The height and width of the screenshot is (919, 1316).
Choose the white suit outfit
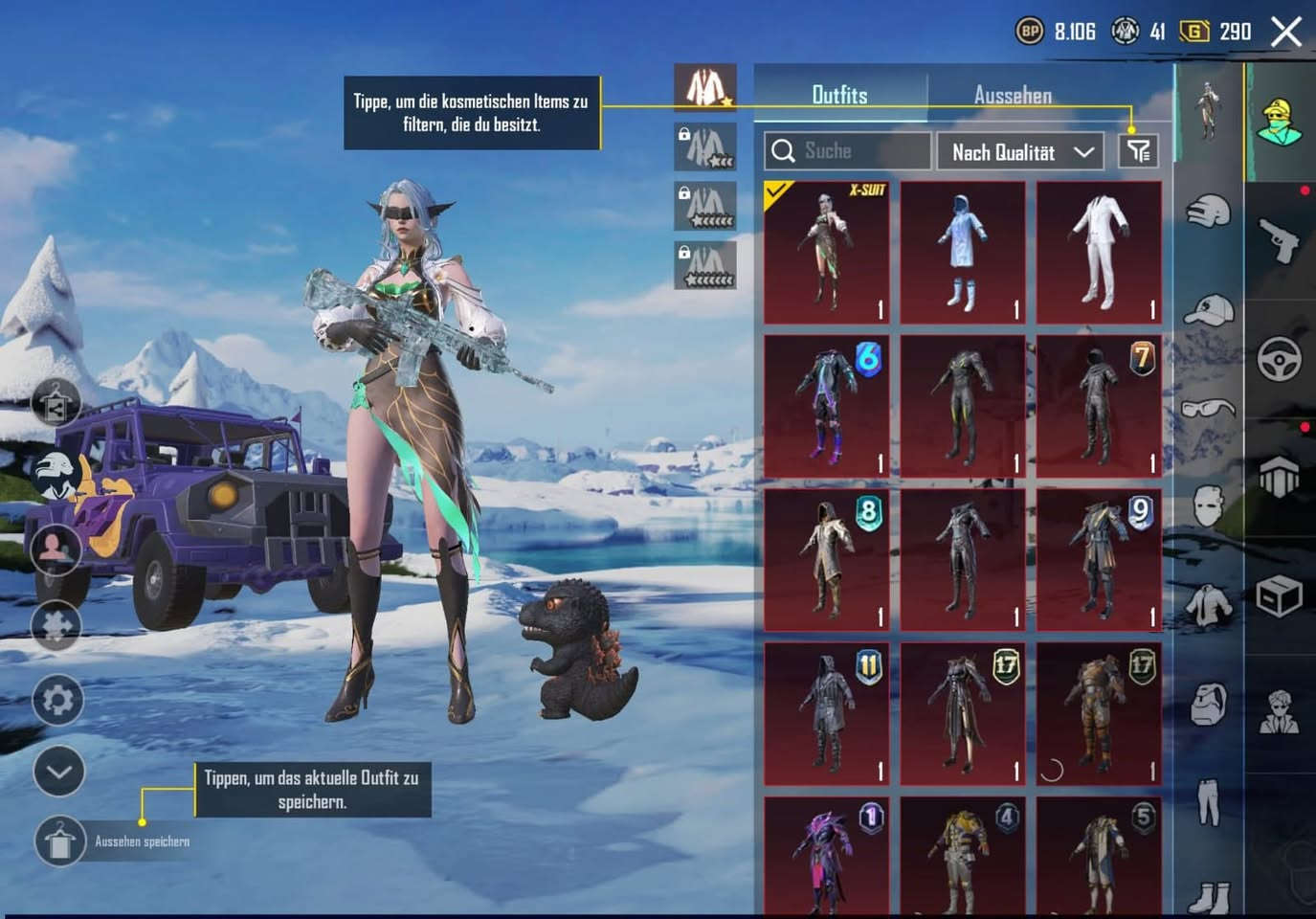(1099, 253)
